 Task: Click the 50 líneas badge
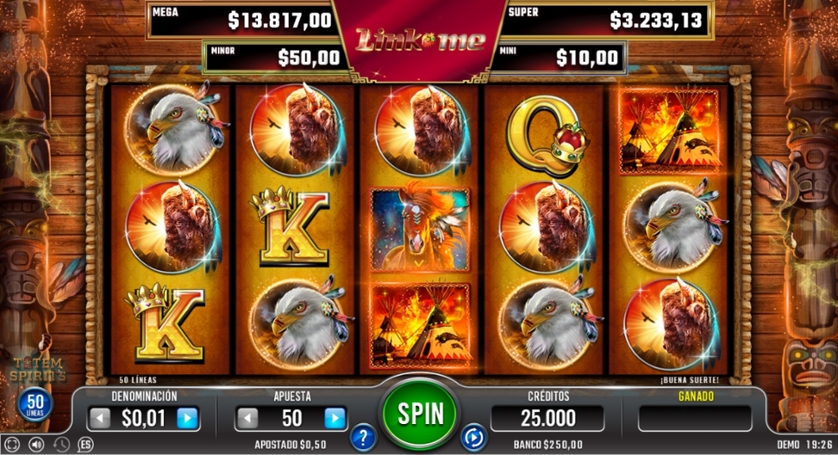pos(33,404)
